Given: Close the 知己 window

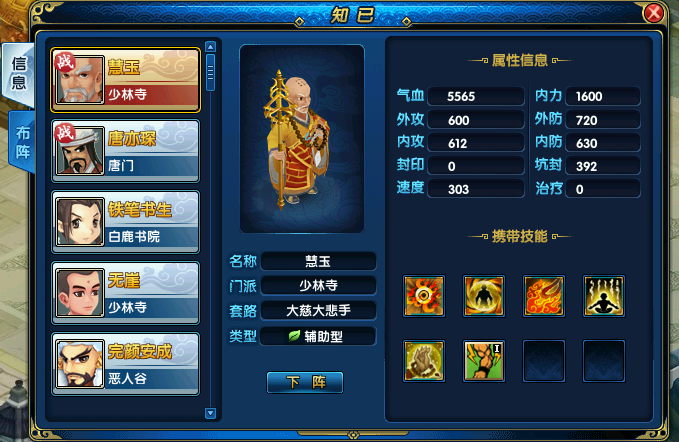Looking at the screenshot, I should [x=654, y=13].
